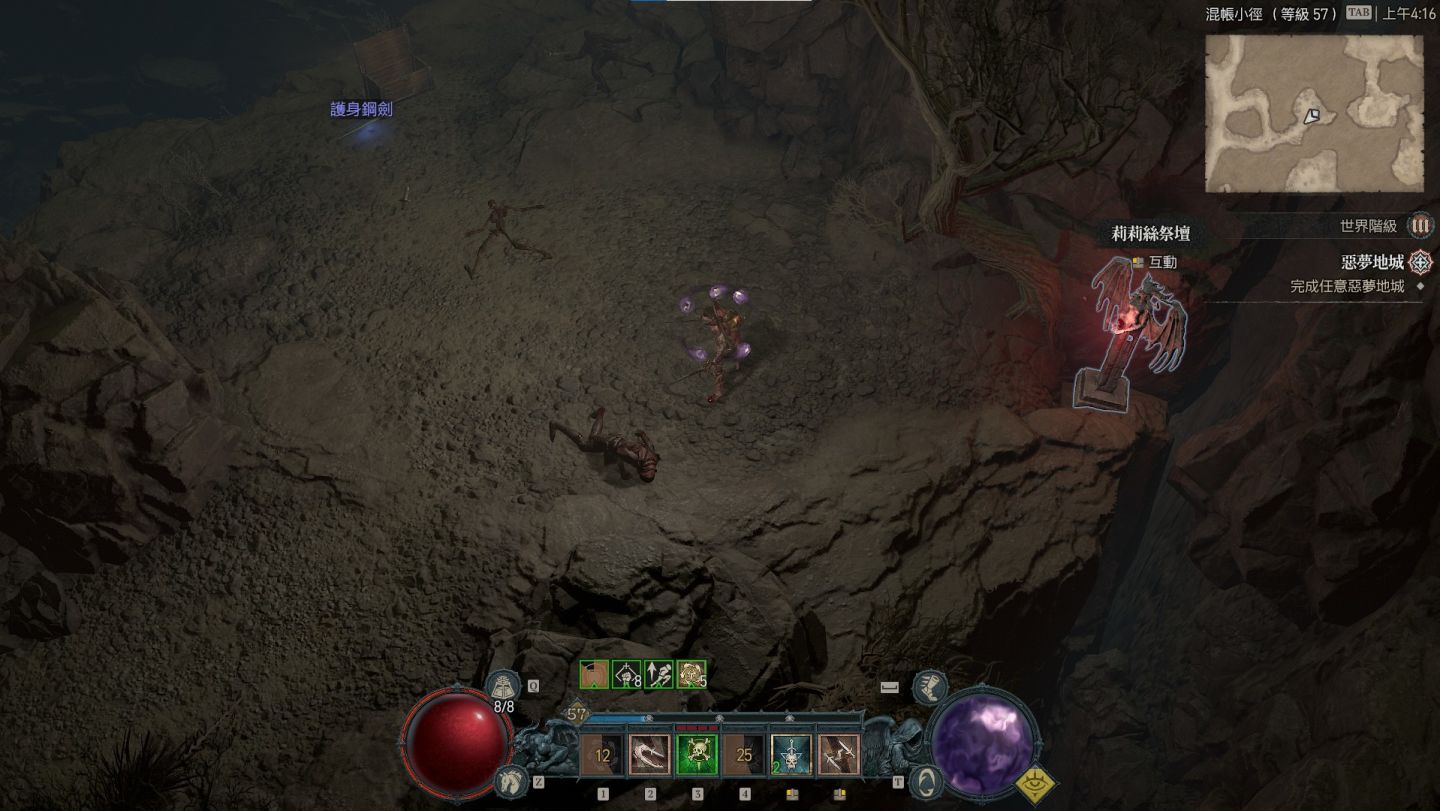
Task: Cast the green skull skill
Action: [x=697, y=756]
